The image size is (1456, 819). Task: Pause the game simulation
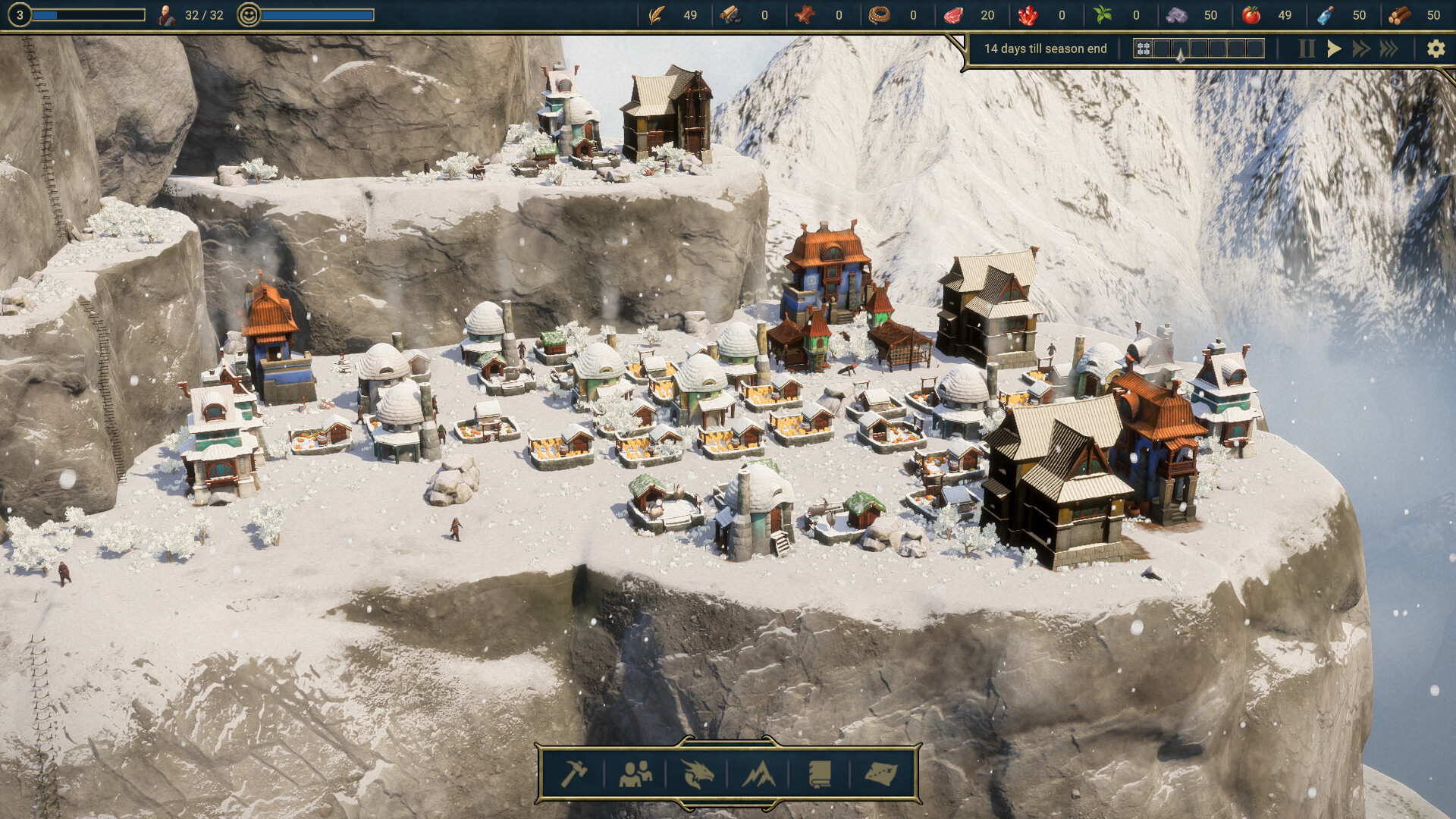1306,48
